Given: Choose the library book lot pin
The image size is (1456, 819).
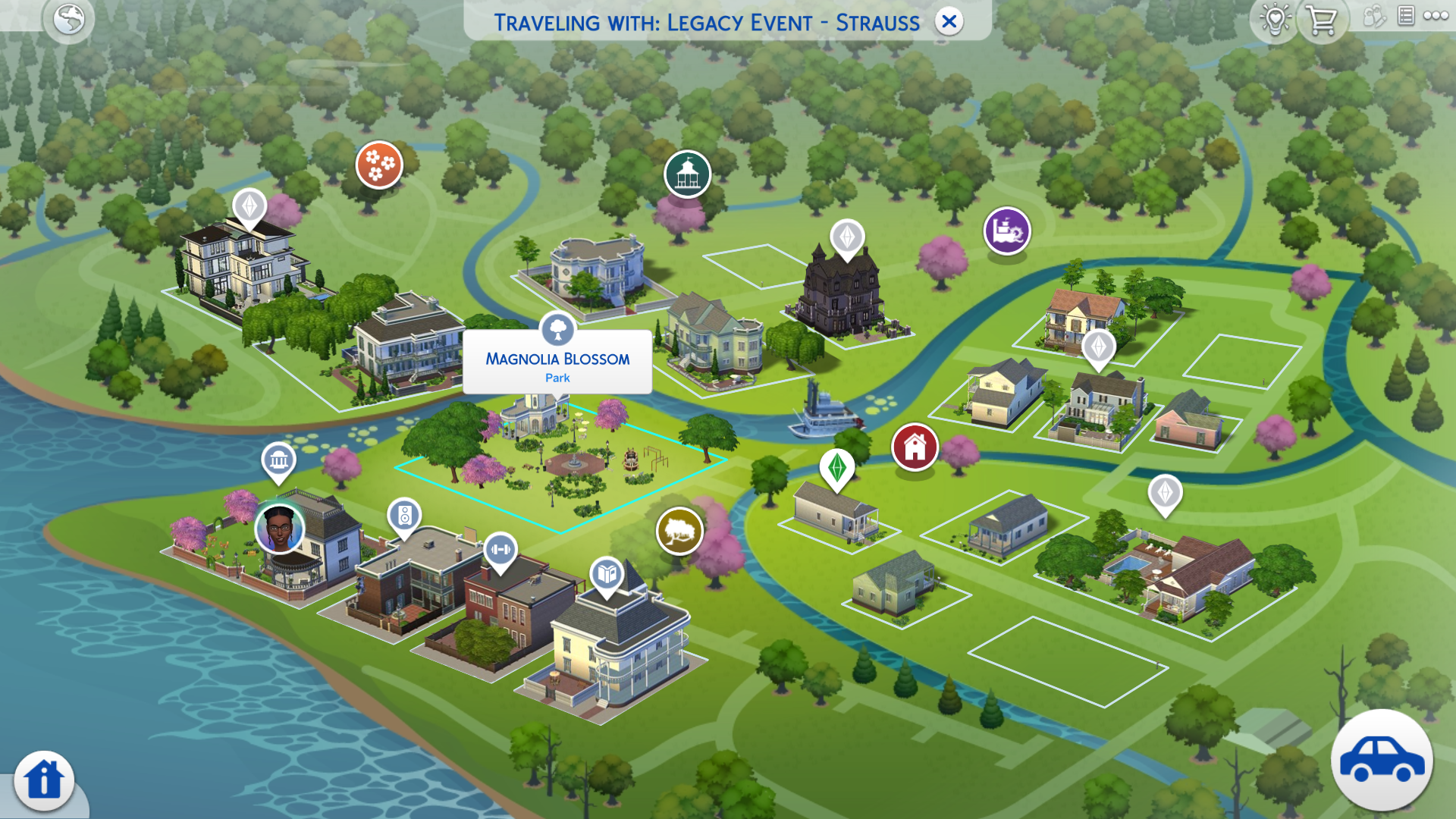Looking at the screenshot, I should [607, 574].
